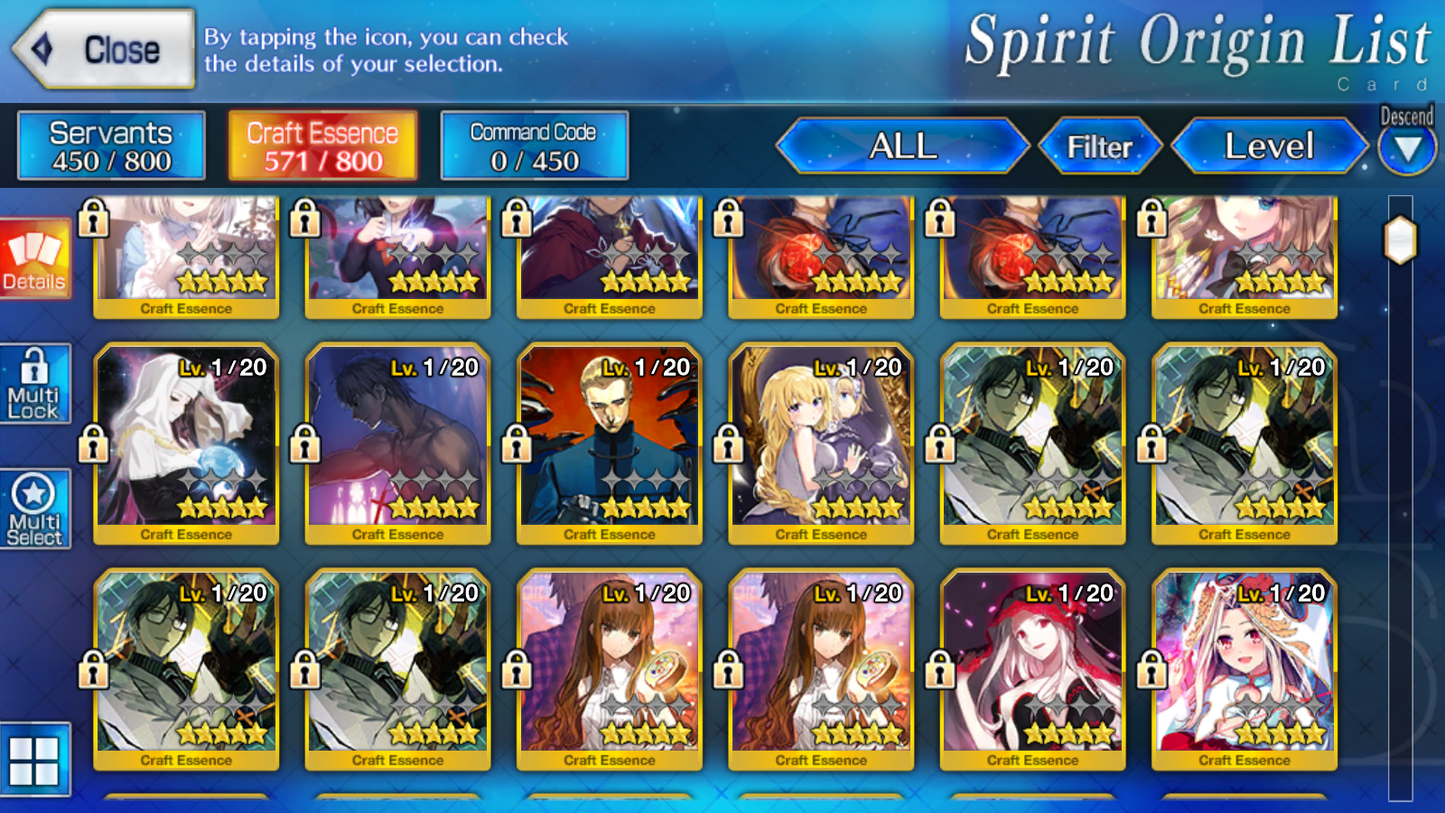Viewport: 1445px width, 813px height.
Task: Open the Filter options
Action: coord(1101,145)
